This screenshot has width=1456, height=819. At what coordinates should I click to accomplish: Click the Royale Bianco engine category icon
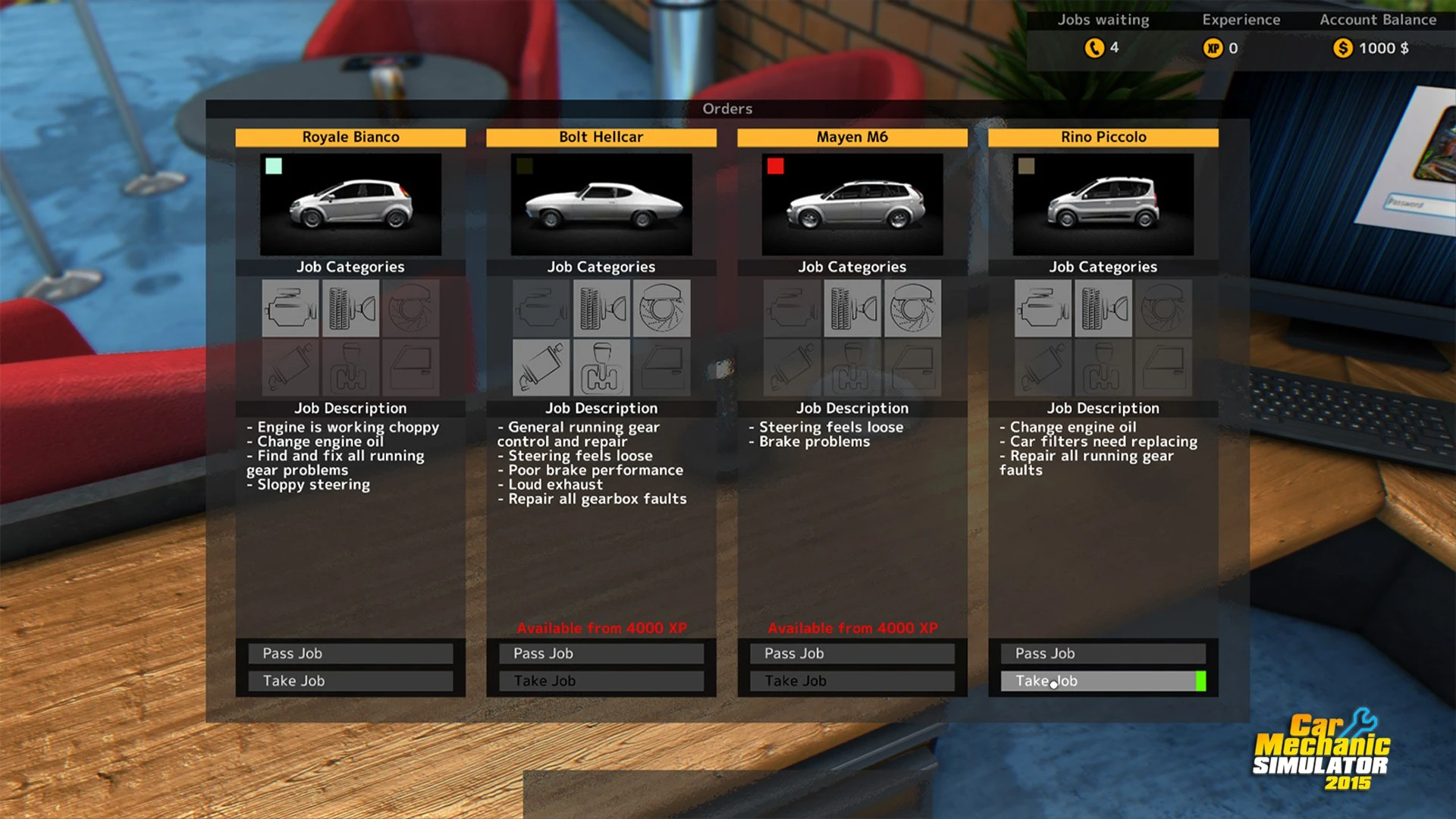(x=290, y=309)
